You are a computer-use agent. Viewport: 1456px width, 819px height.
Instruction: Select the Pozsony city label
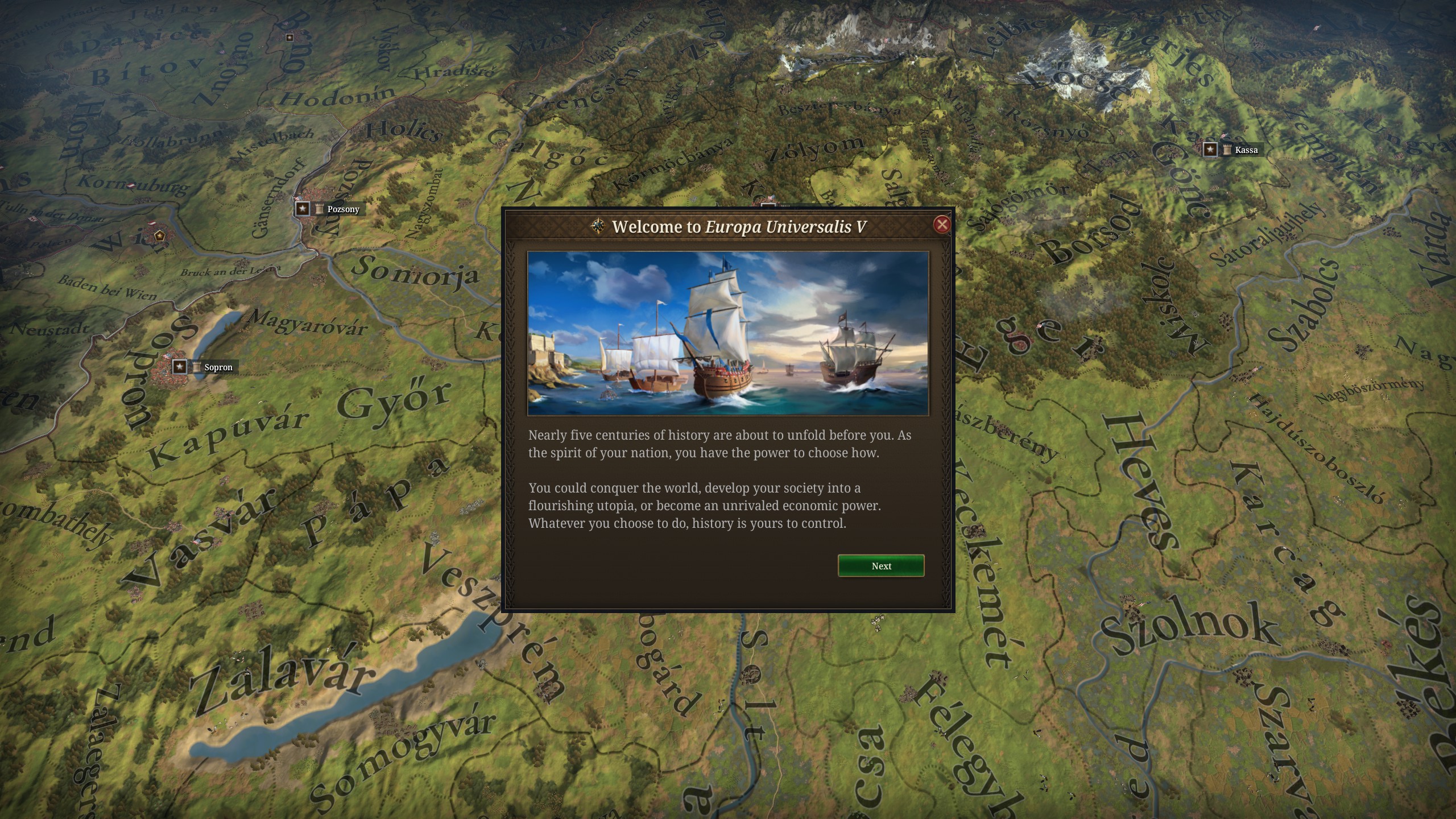tap(342, 209)
